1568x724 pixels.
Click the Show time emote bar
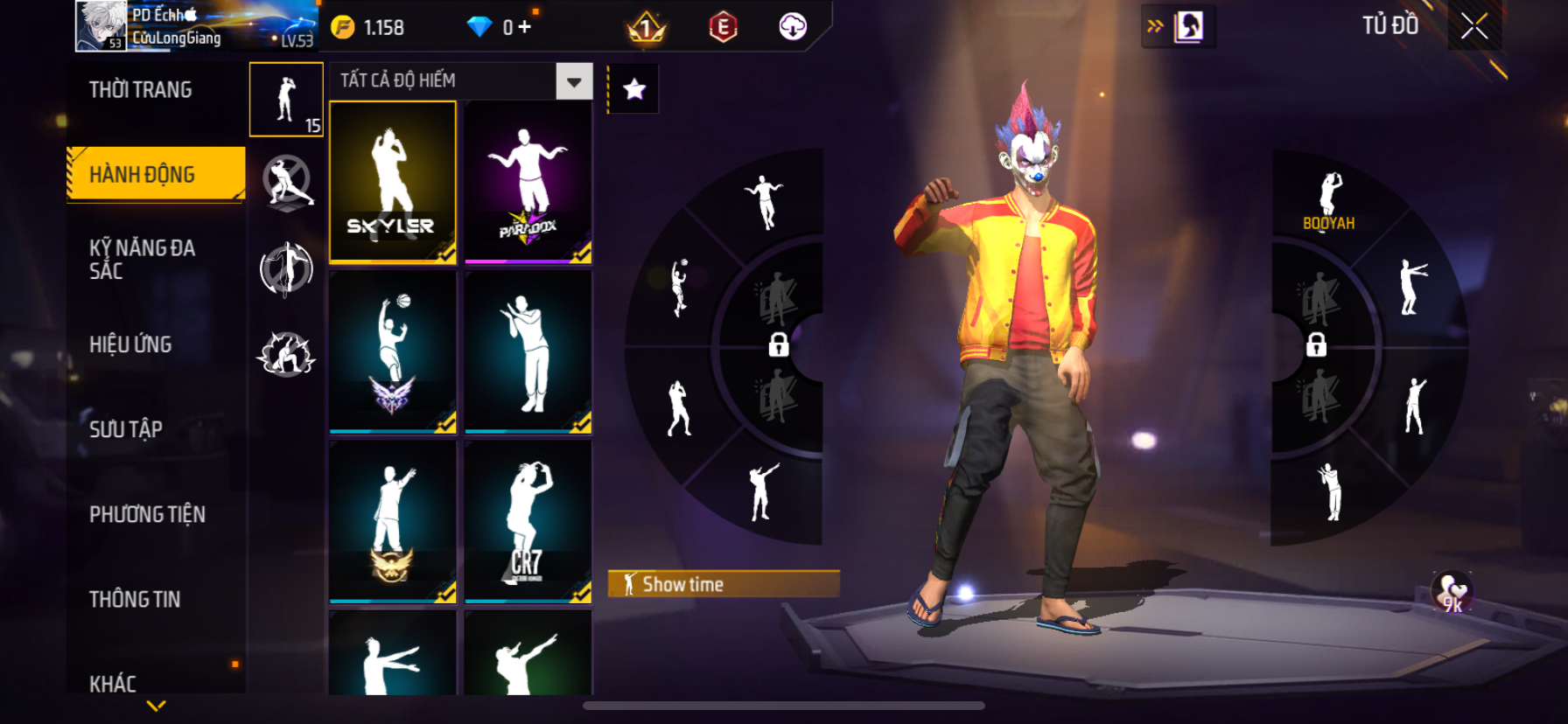[724, 584]
